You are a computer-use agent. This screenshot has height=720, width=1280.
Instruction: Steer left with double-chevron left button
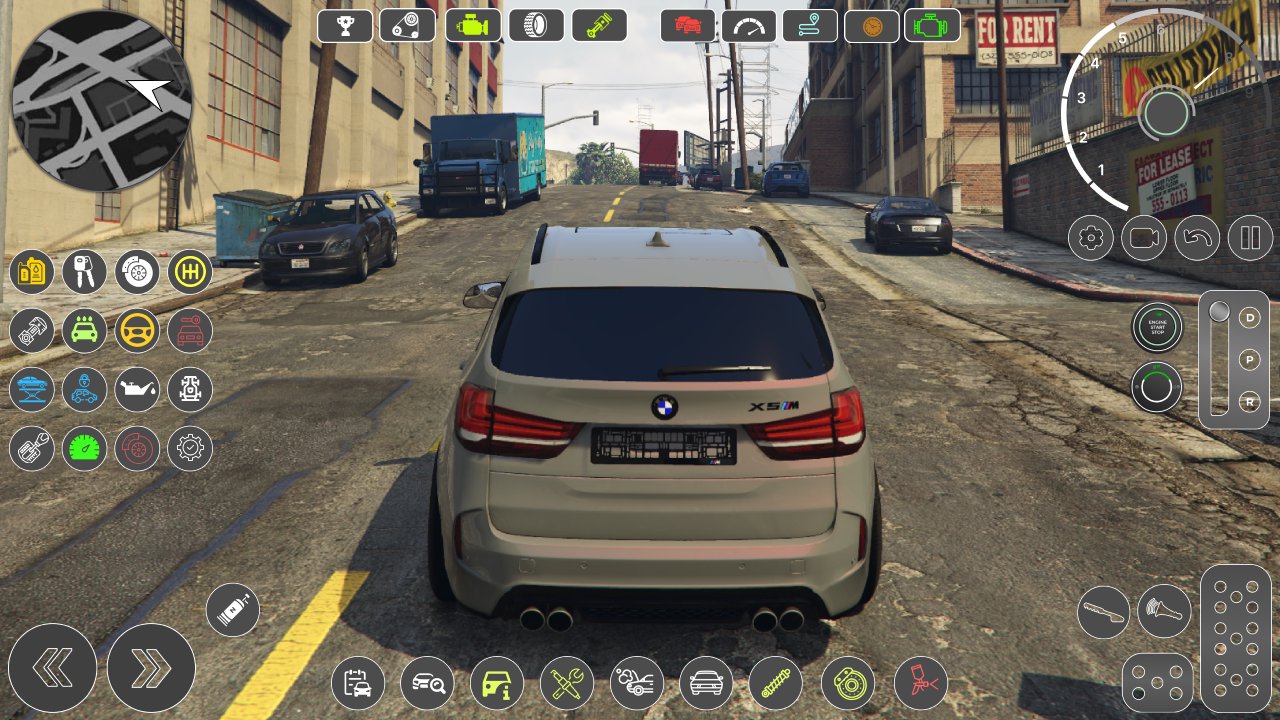coord(52,668)
